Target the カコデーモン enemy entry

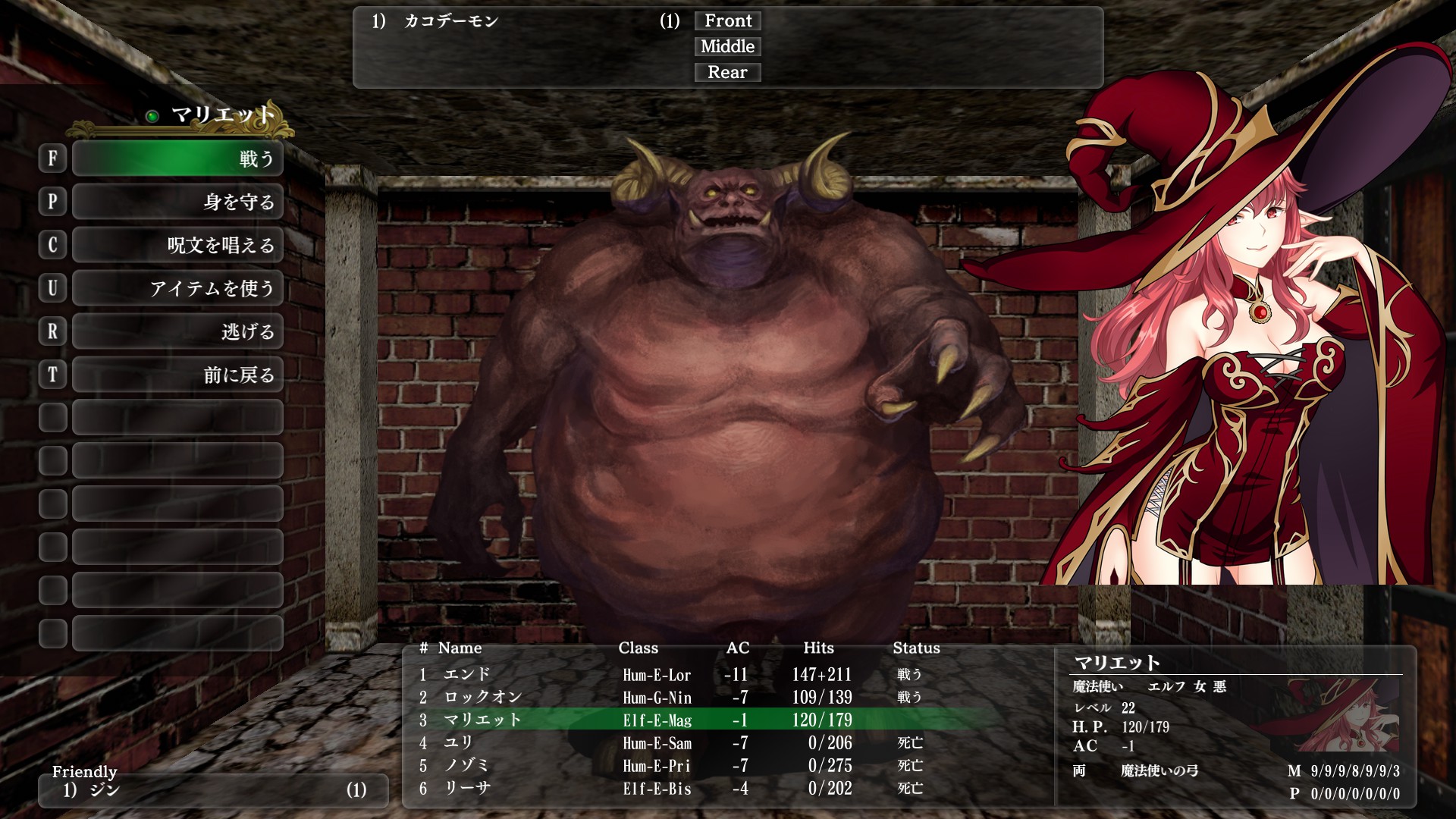450,21
